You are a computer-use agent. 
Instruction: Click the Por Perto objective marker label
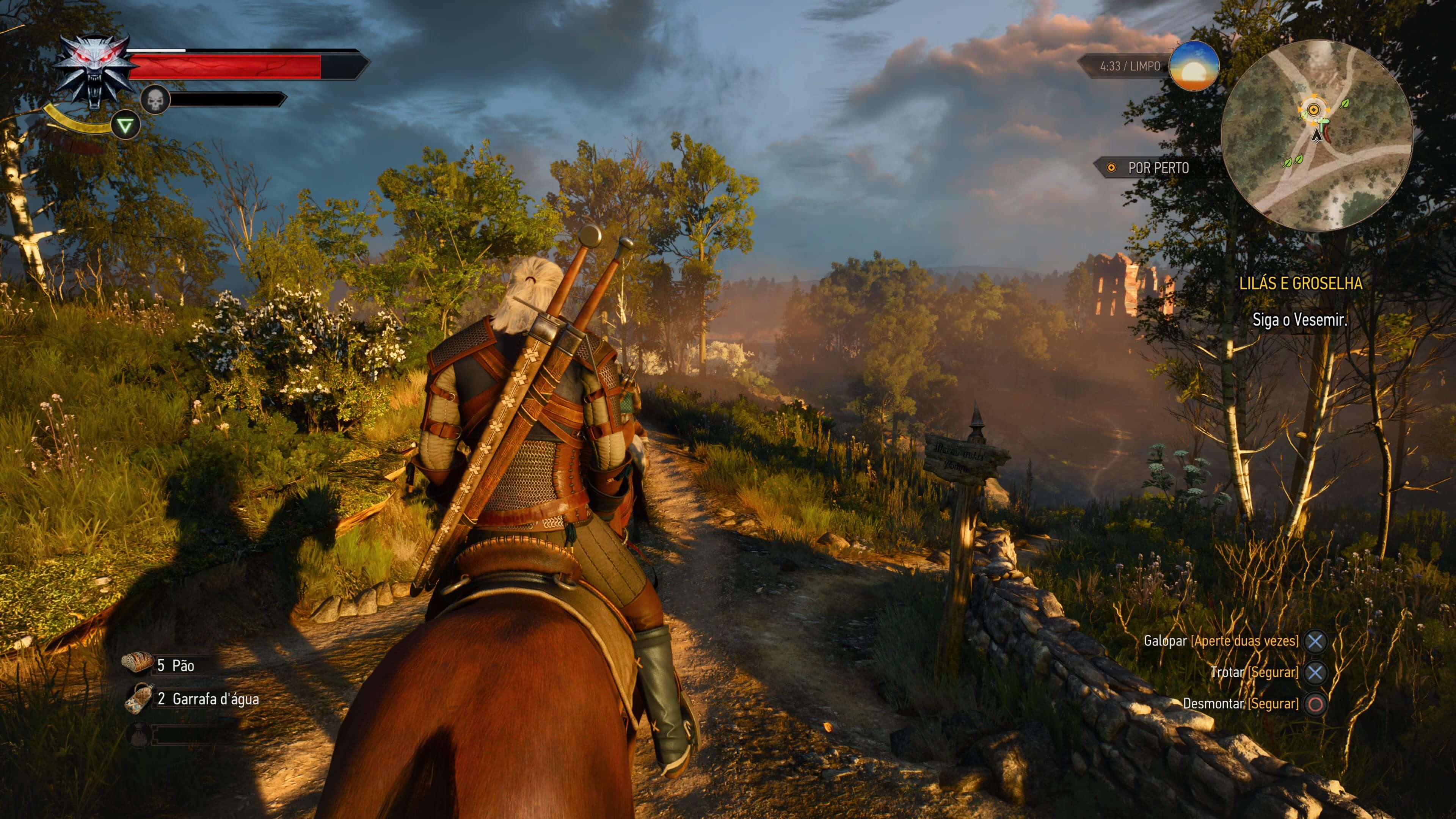pyautogui.click(x=1158, y=168)
